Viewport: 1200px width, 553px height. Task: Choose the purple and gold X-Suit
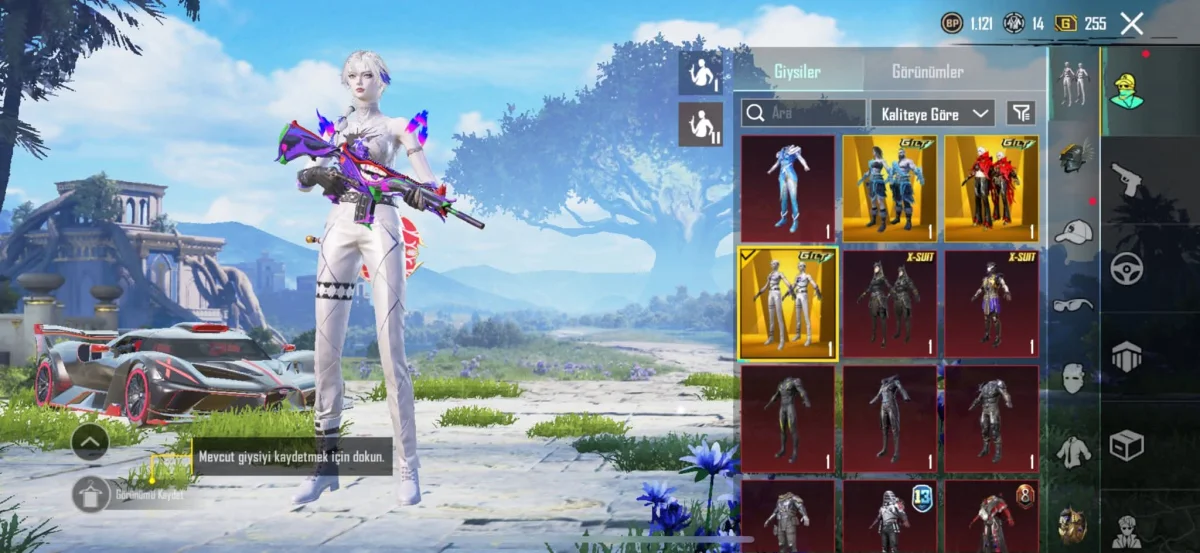click(x=992, y=303)
